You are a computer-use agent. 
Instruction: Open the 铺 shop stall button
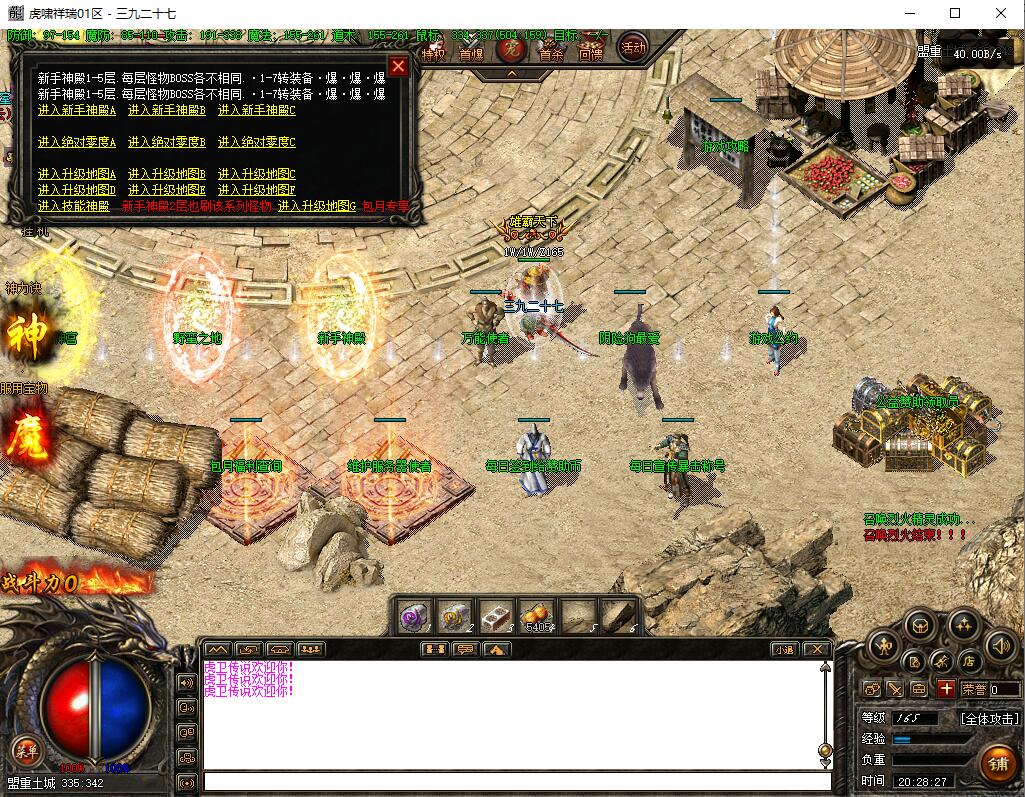coord(997,765)
